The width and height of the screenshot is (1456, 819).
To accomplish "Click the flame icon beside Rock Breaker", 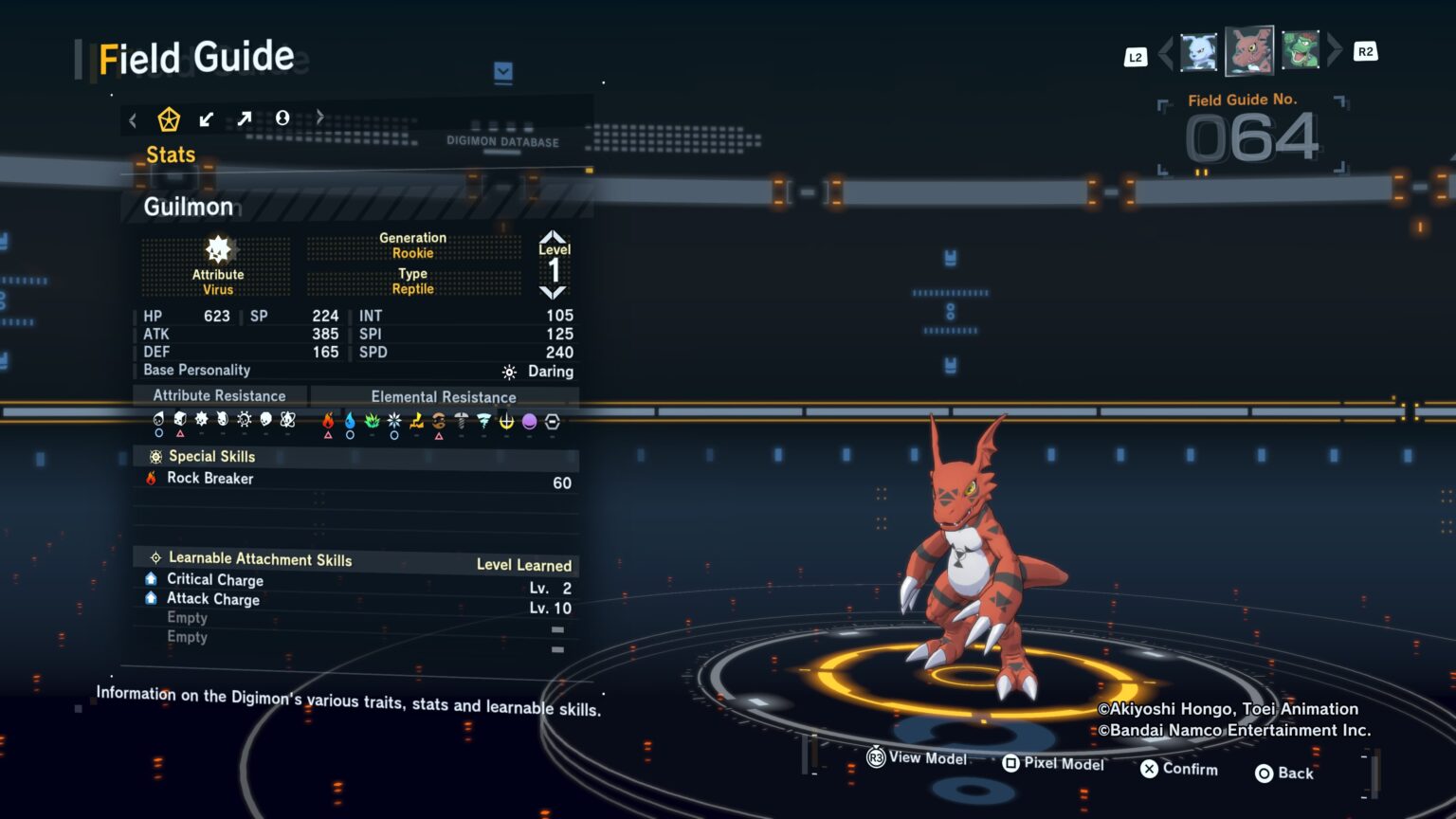I will [x=153, y=479].
